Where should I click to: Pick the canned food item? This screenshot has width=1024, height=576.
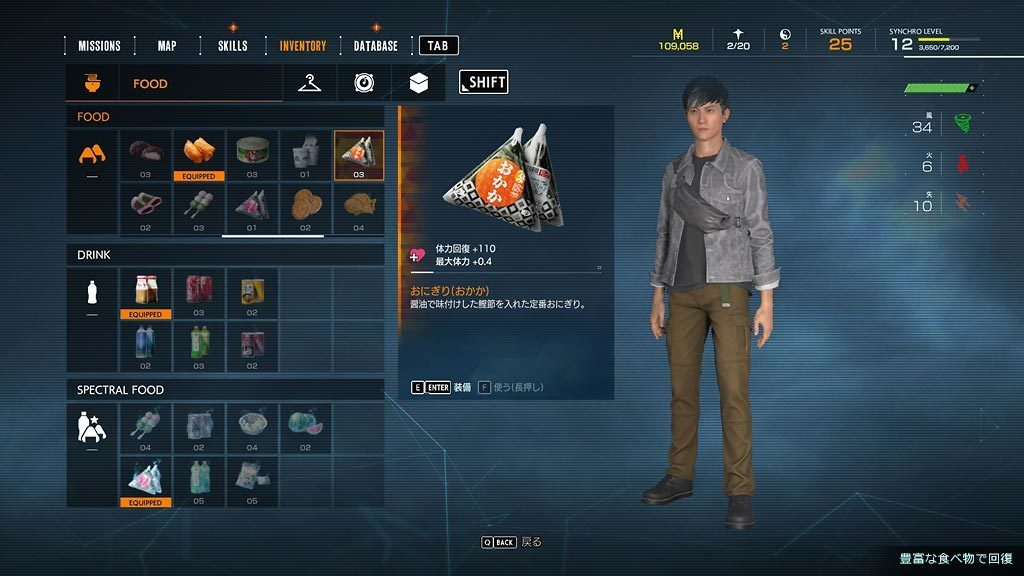click(252, 154)
